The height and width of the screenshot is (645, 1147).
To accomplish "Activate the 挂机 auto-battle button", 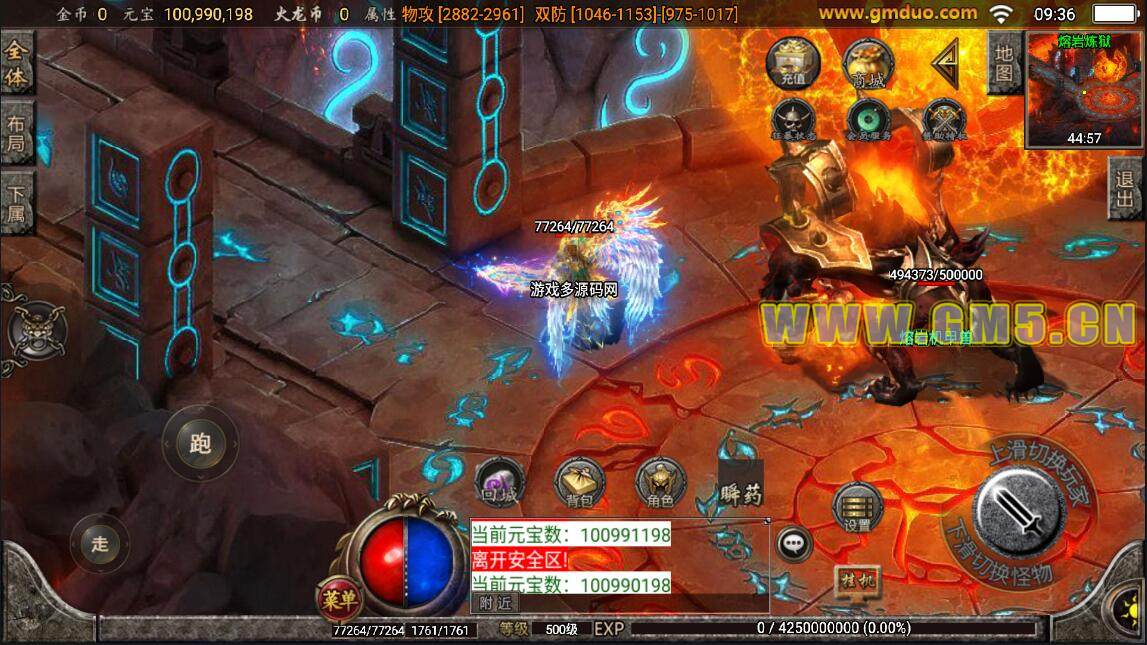I will point(857,582).
